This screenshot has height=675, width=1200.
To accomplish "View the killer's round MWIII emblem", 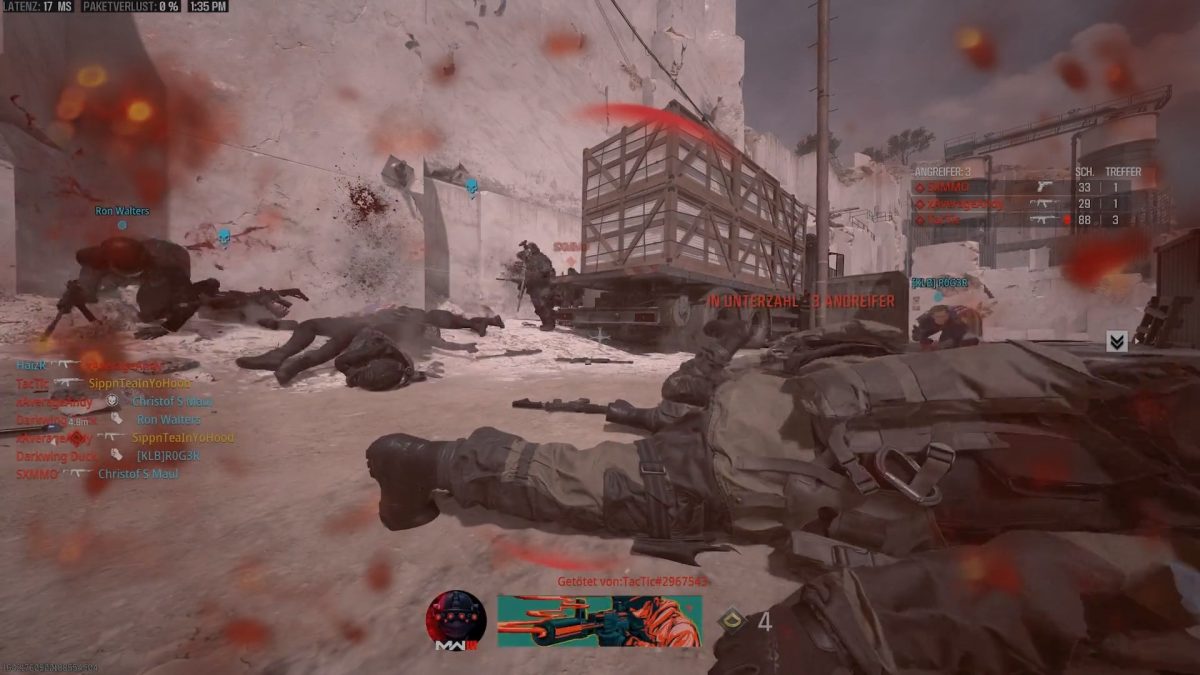I will 456,620.
